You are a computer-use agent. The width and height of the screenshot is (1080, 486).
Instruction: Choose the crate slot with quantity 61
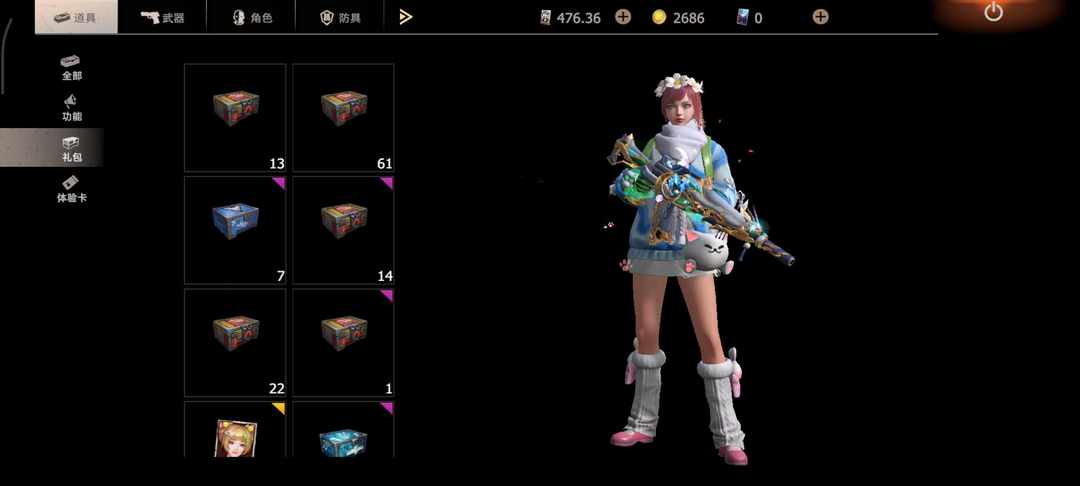click(x=343, y=118)
